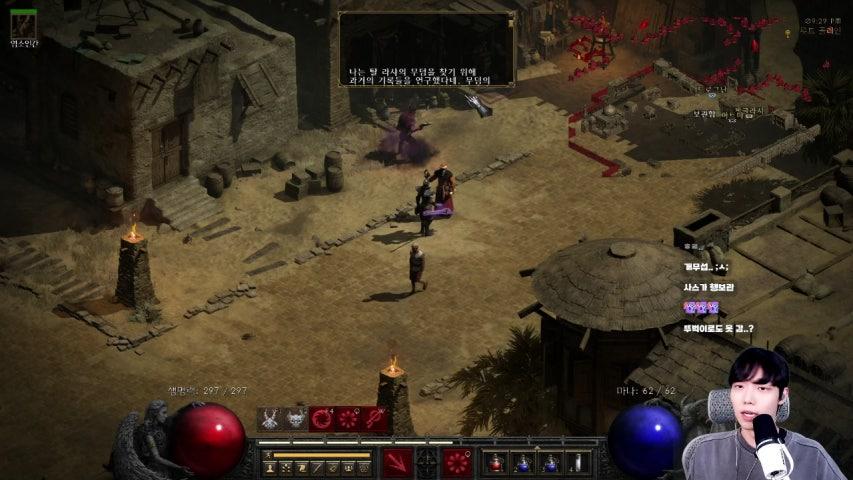Use the white scroll belt item
Image resolution: width=853 pixels, height=480 pixels.
578,462
